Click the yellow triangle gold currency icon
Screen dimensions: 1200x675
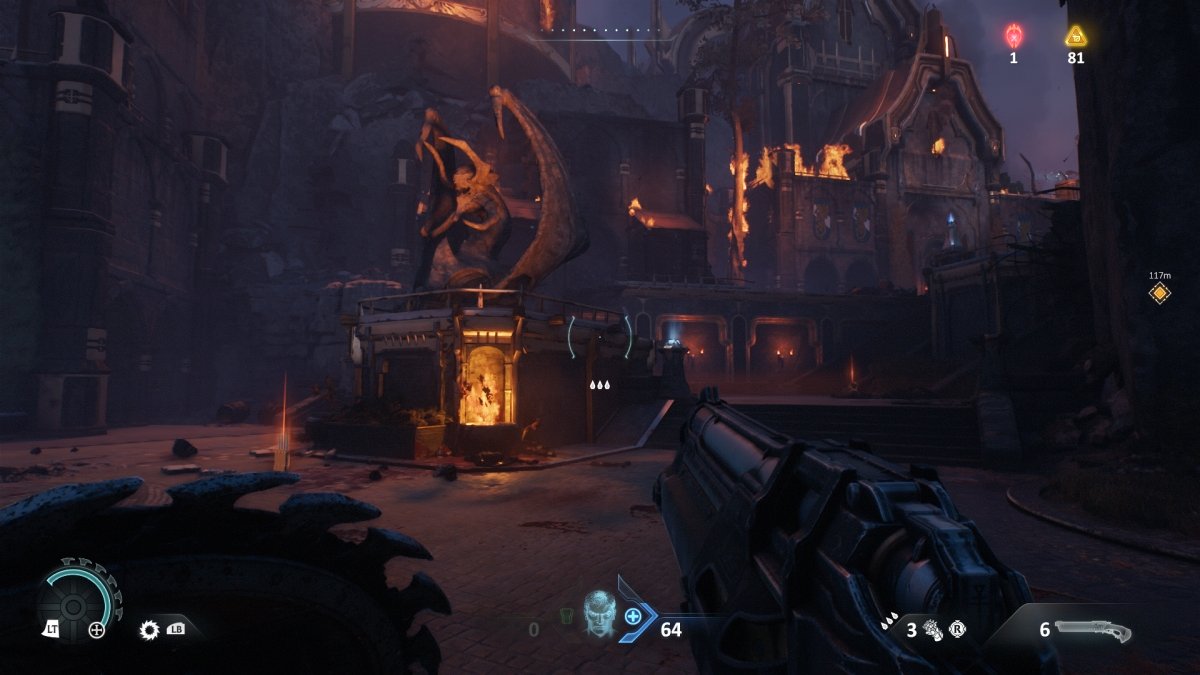tap(1075, 37)
